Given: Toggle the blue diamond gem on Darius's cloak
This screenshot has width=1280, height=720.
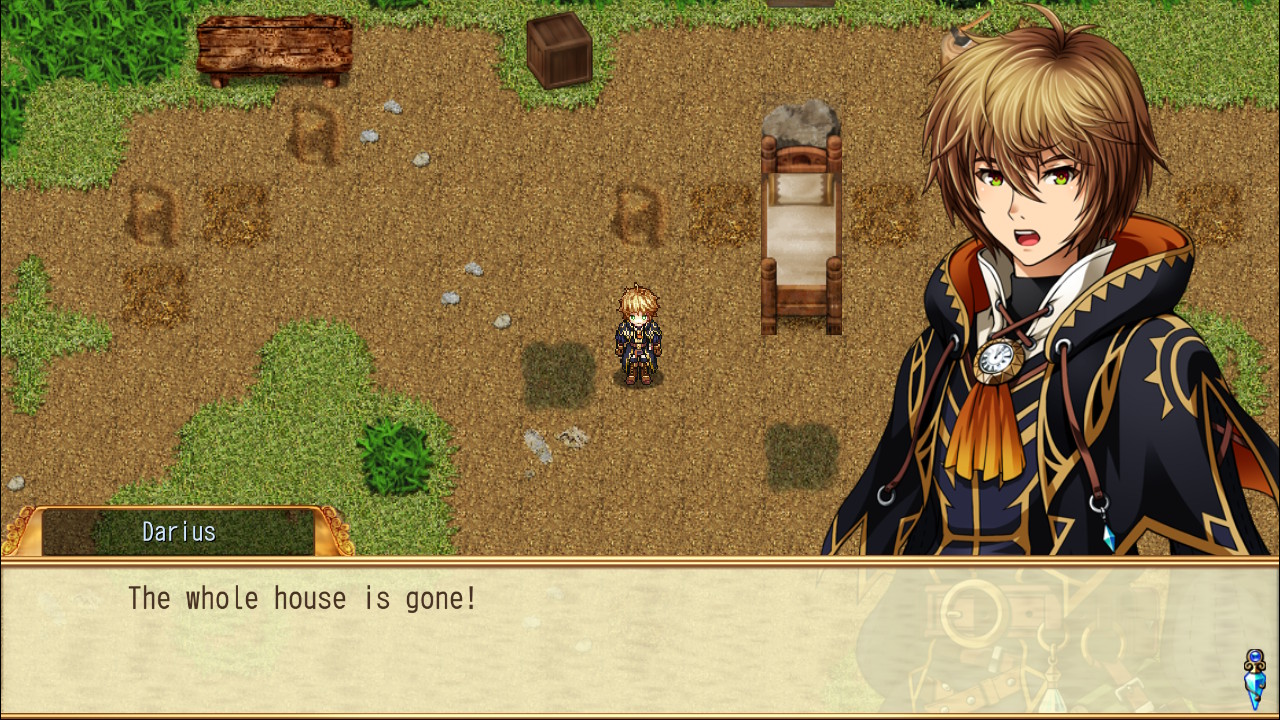Looking at the screenshot, I should (1110, 540).
